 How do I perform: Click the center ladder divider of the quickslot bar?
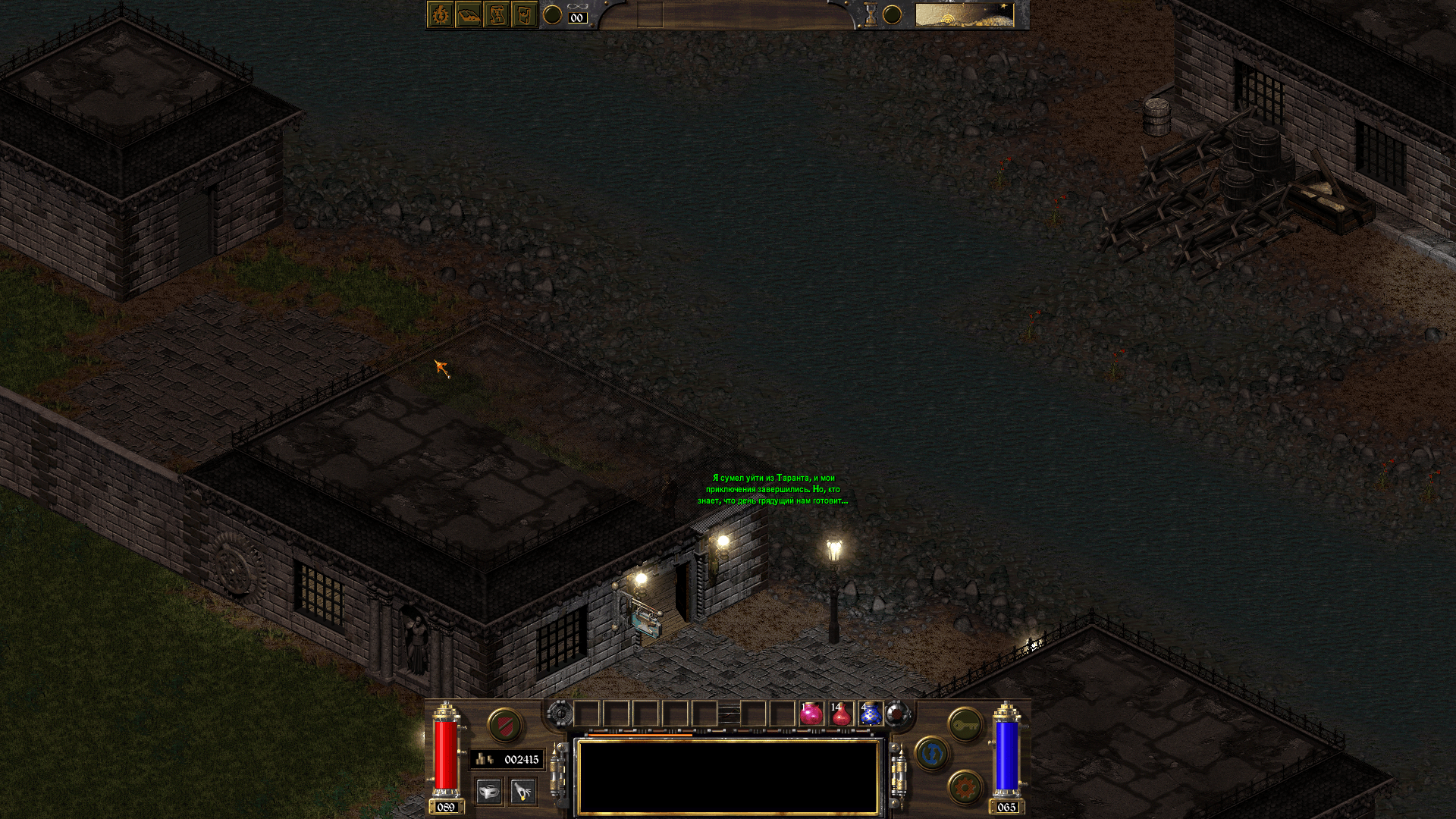pos(730,713)
